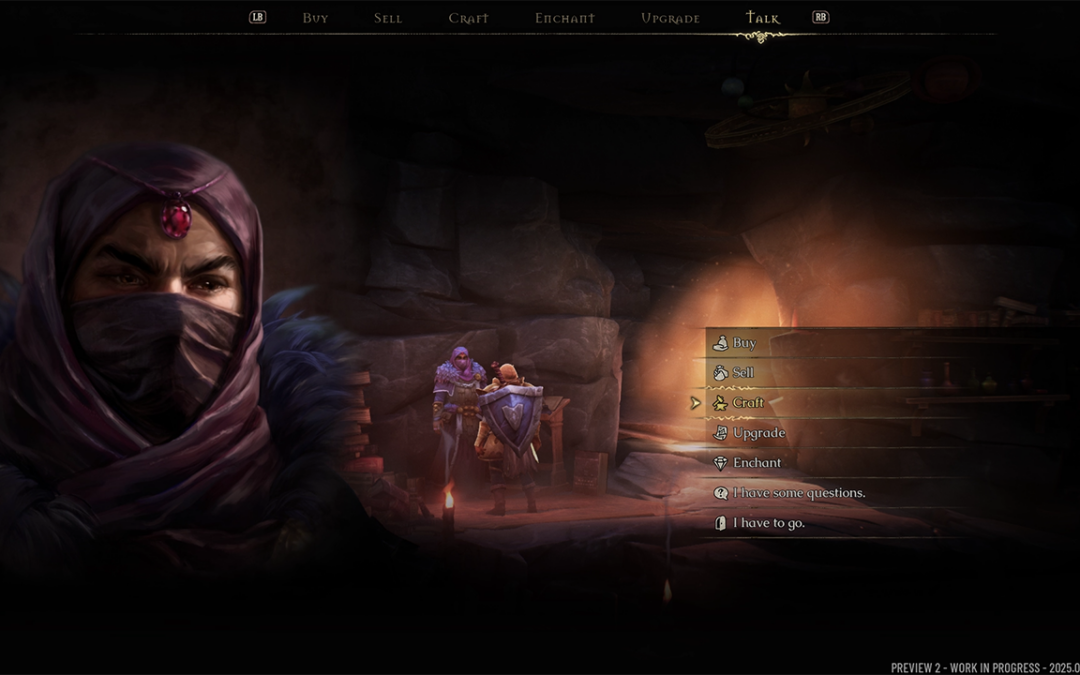Choose the Buy dialogue option
1080x675 pixels.
click(x=744, y=343)
